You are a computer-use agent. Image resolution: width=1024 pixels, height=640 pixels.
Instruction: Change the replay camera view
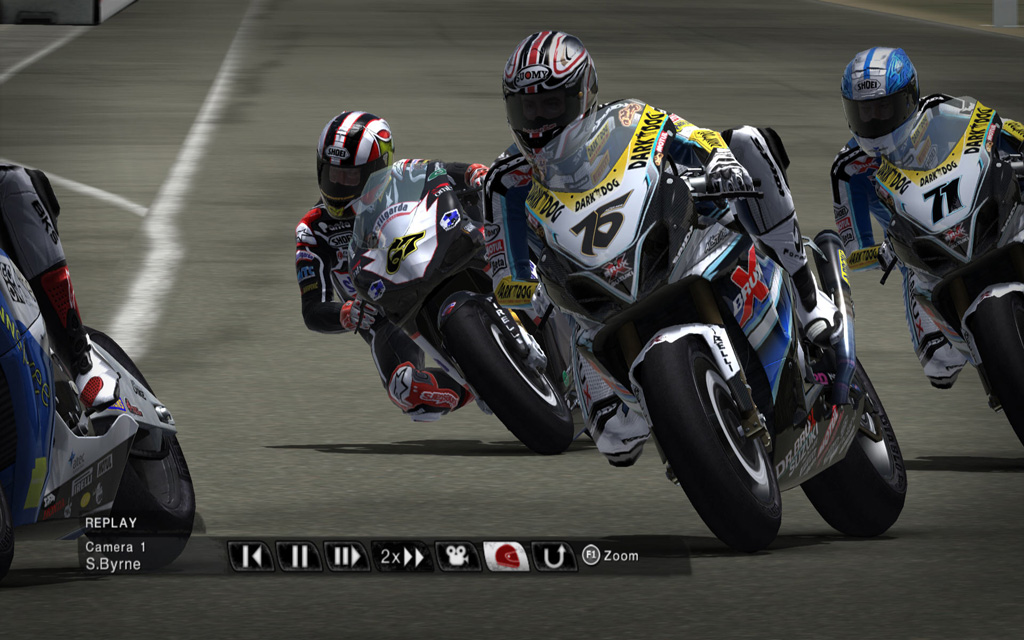[x=457, y=556]
